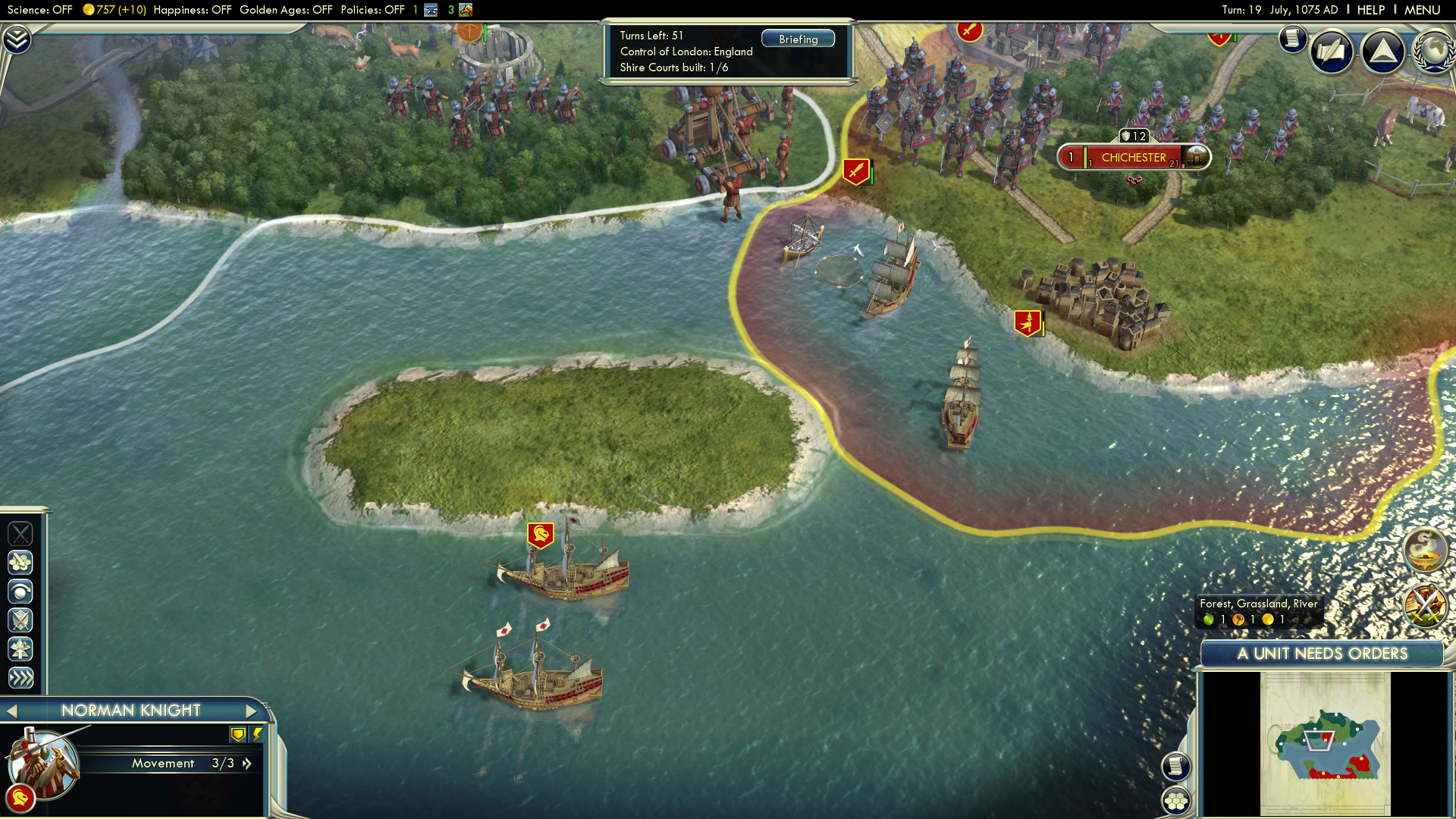Open the globe with laurels diplomacy button
Screen dimensions: 1456x819
pos(1432,52)
